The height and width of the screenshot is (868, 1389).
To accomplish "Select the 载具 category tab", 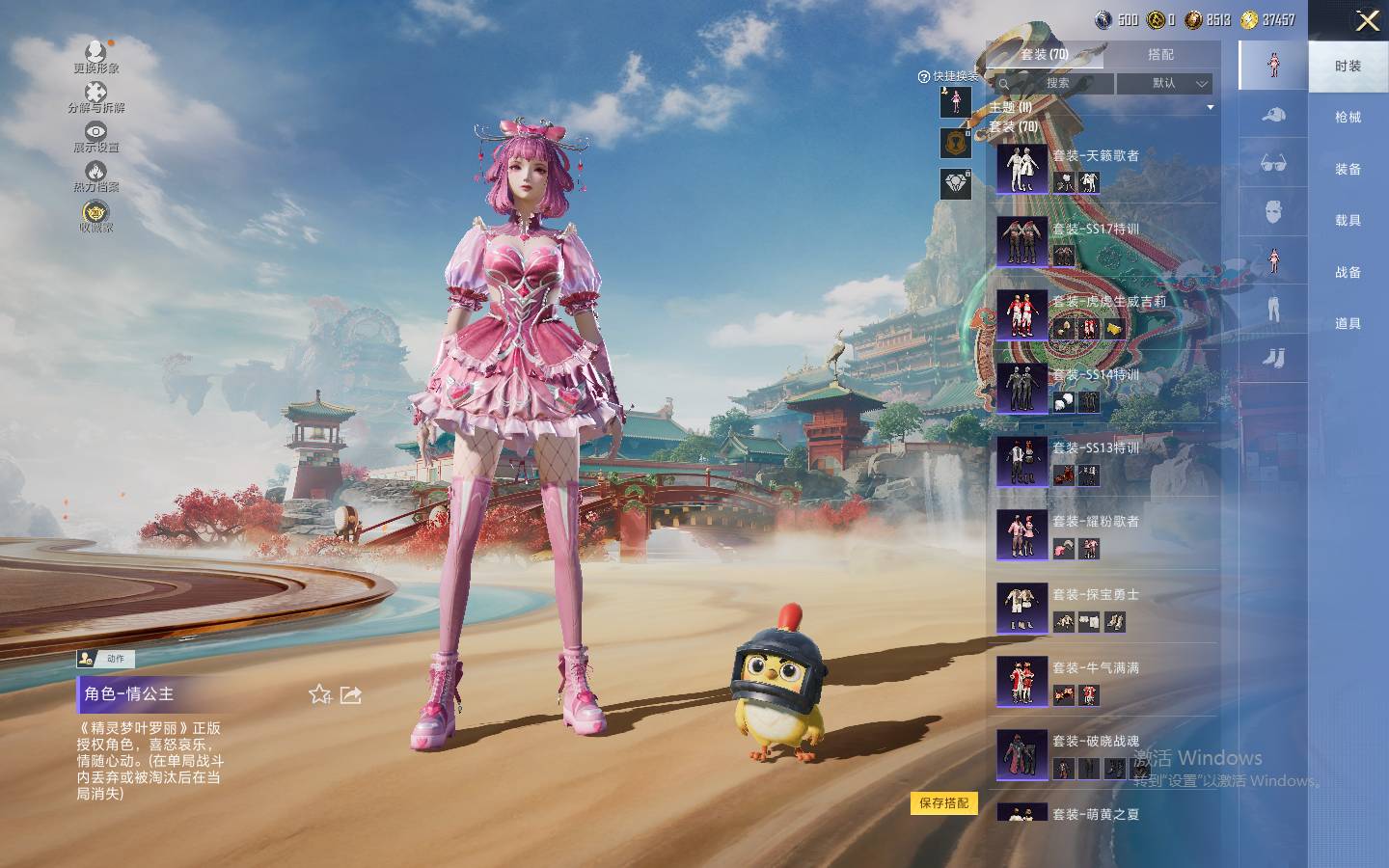I will 1348,221.
